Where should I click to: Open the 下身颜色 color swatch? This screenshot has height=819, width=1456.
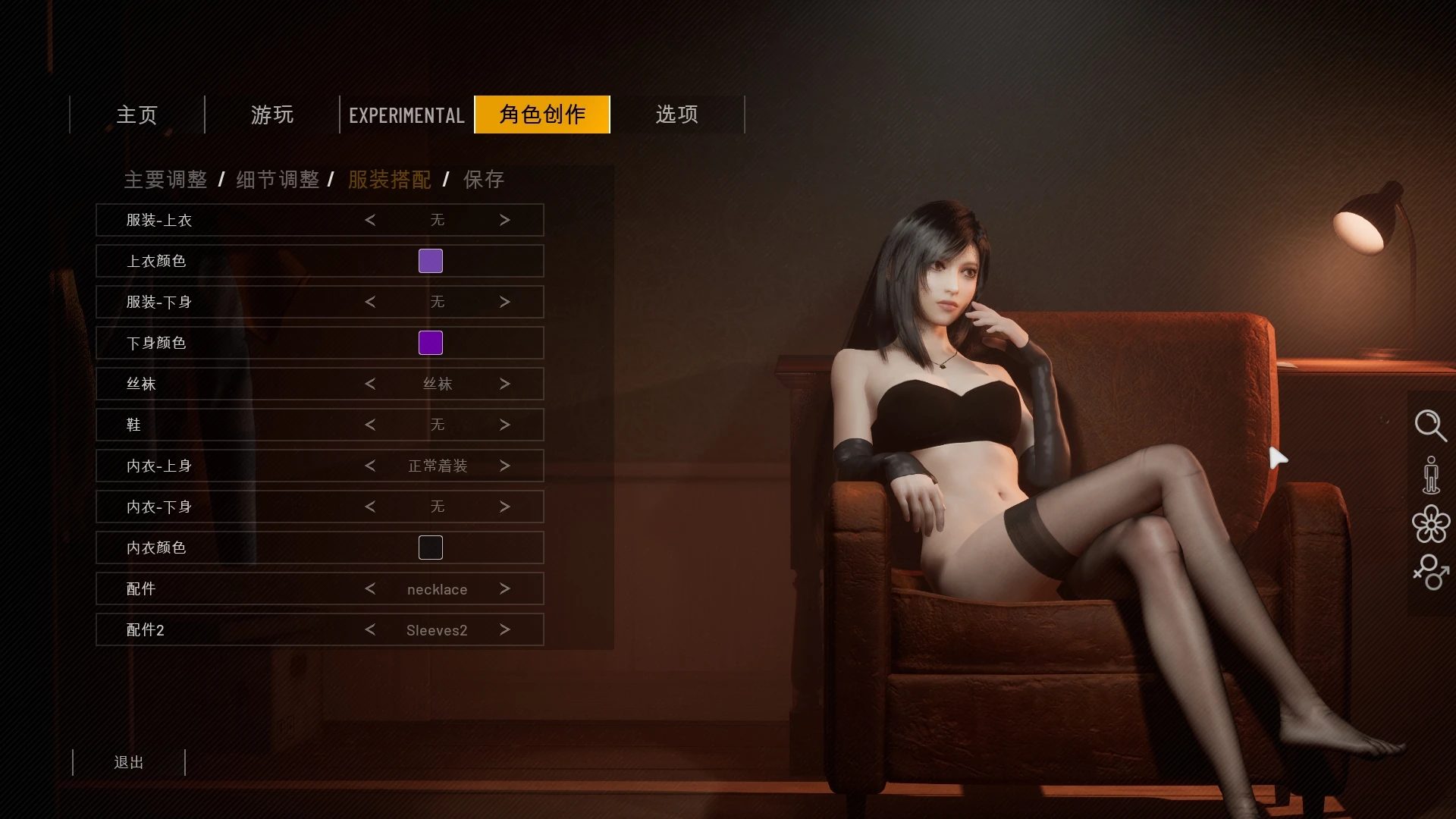point(431,343)
